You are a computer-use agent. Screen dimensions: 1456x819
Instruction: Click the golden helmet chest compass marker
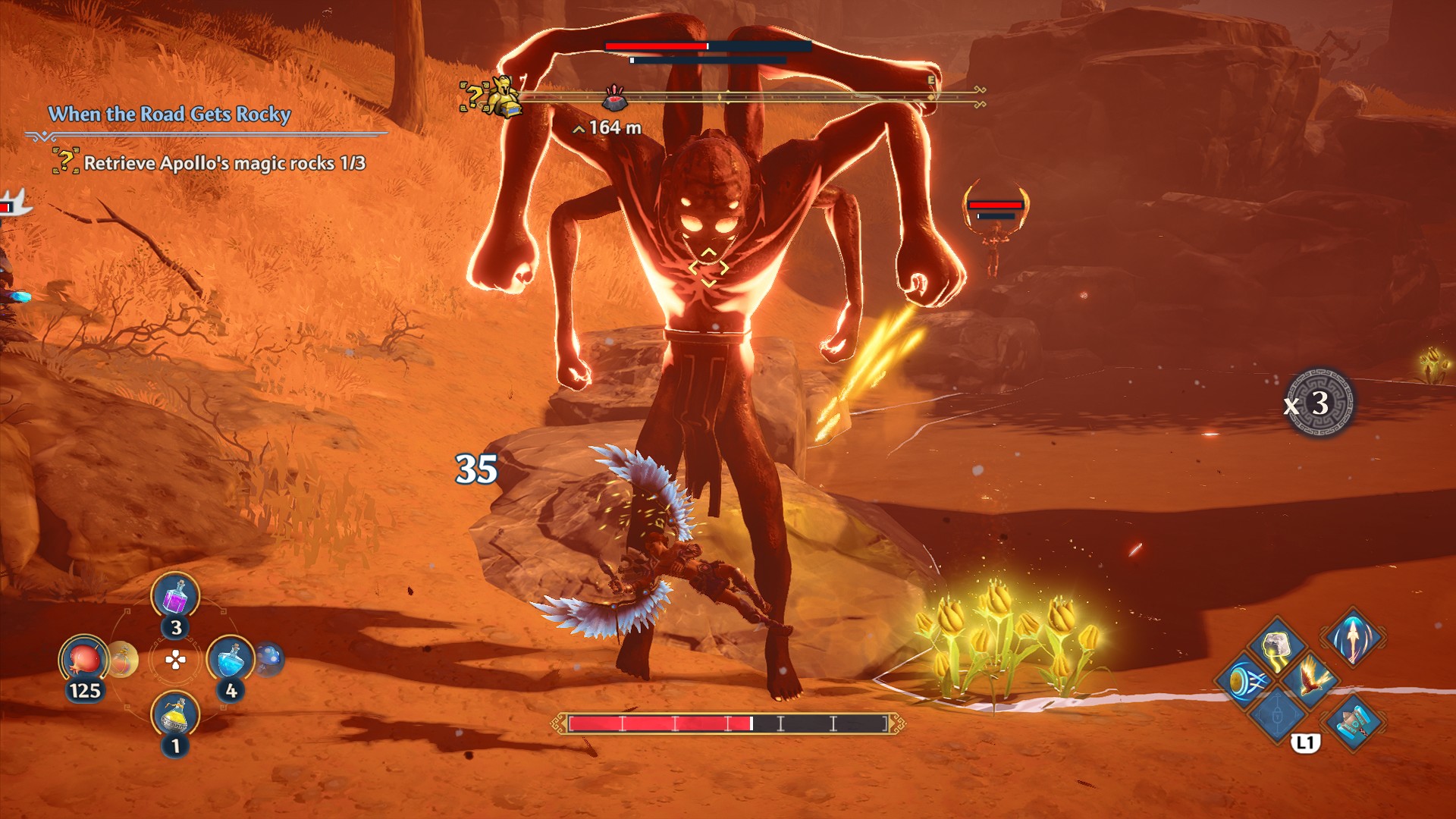pyautogui.click(x=504, y=98)
